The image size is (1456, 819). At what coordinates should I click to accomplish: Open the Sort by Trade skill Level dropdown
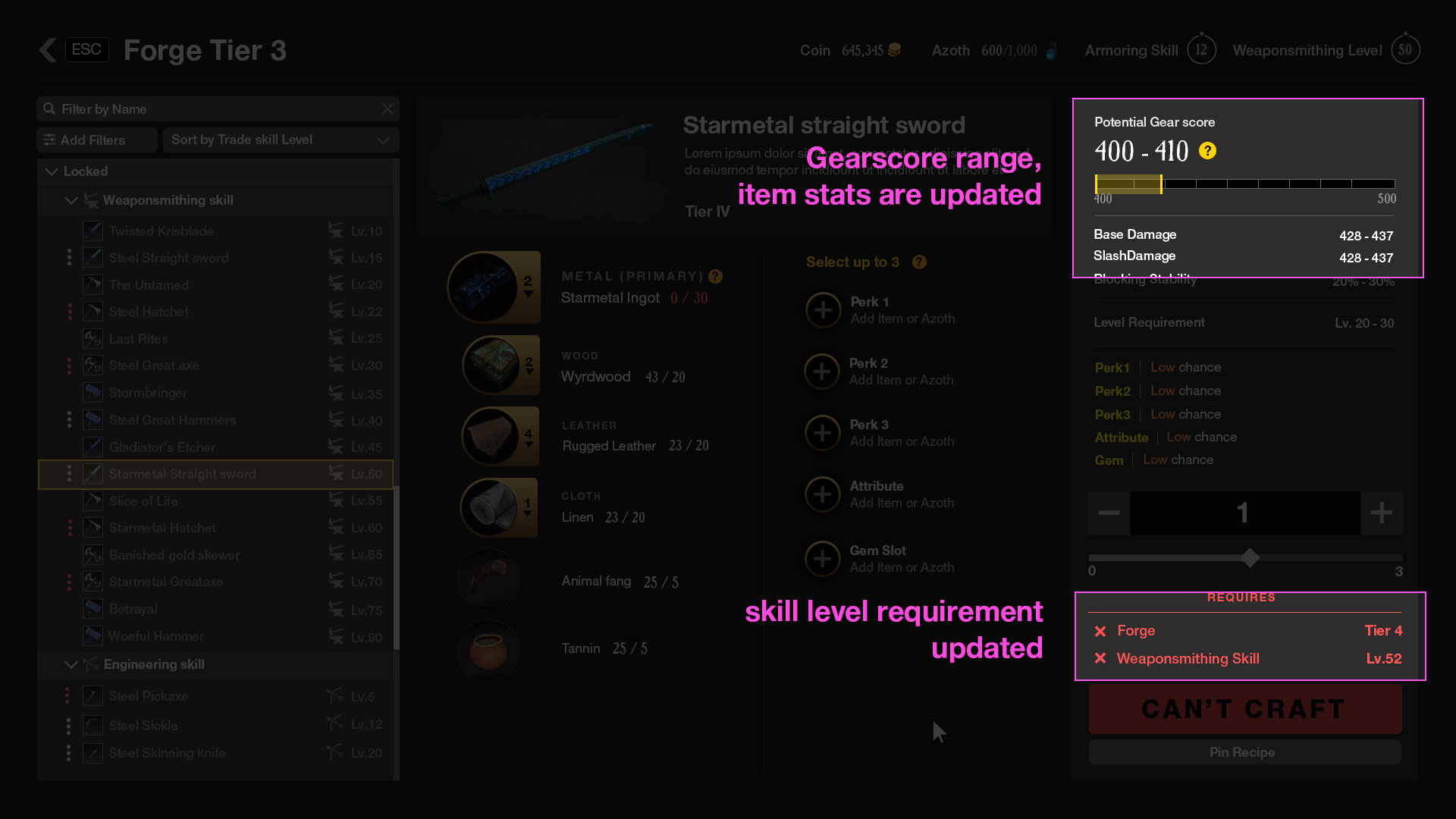tap(281, 140)
